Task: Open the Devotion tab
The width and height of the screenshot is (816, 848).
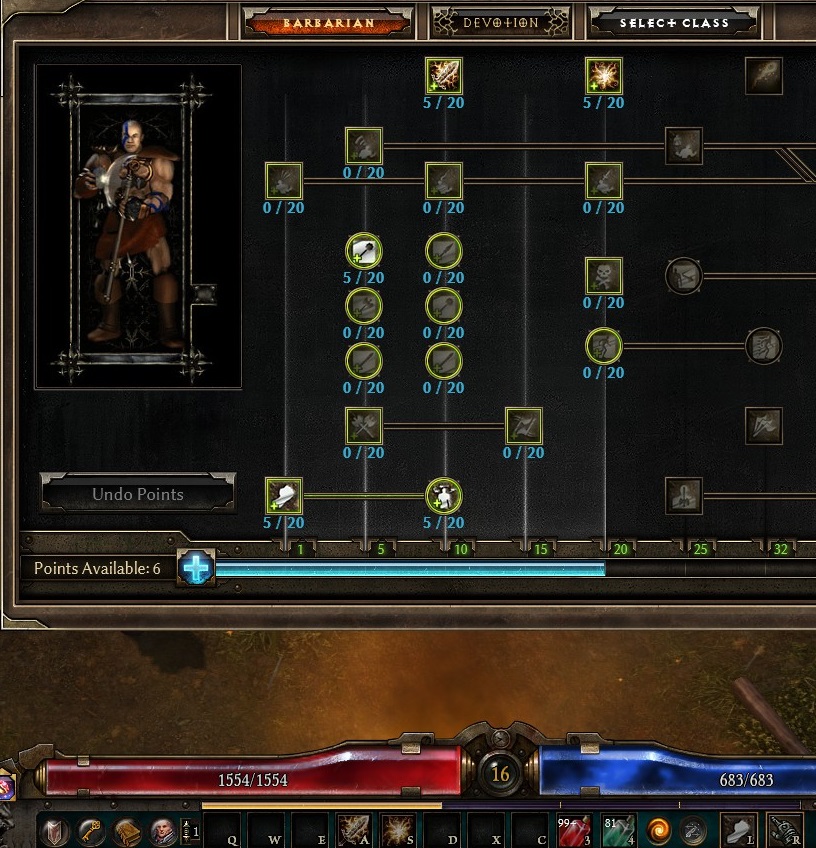Action: coord(499,22)
